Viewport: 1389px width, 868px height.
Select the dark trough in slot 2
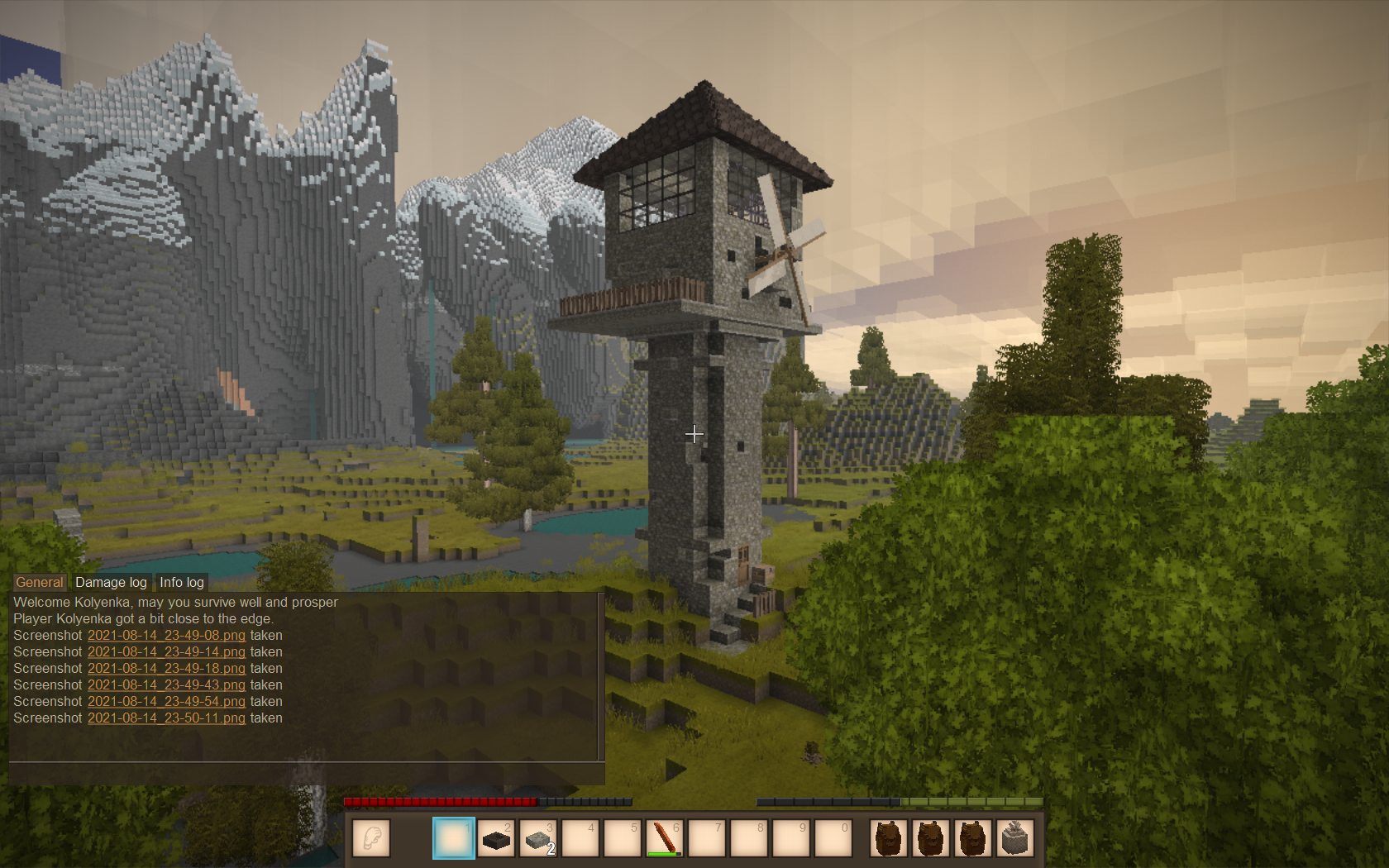click(x=496, y=838)
